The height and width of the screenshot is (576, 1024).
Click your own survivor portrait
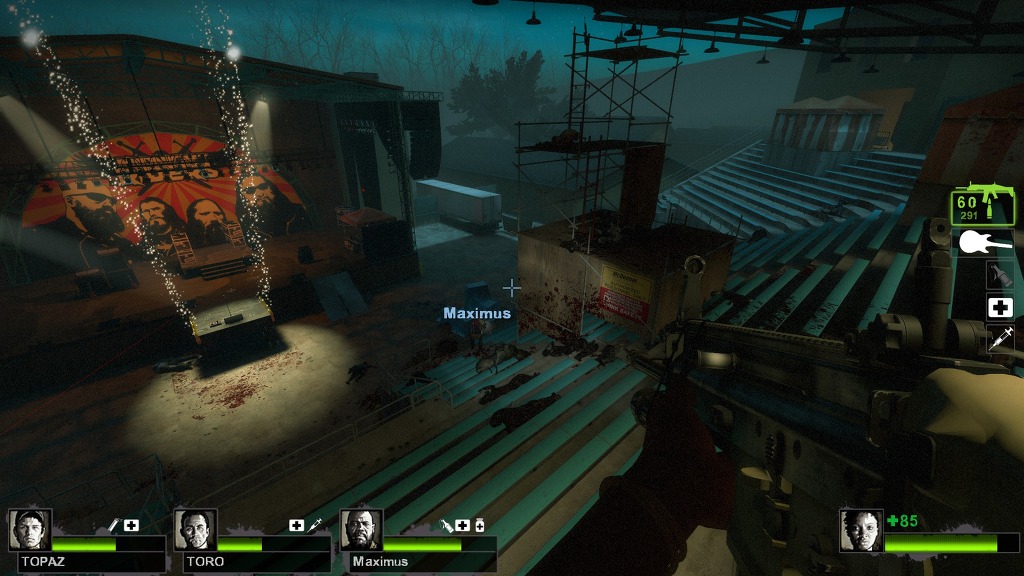click(860, 531)
